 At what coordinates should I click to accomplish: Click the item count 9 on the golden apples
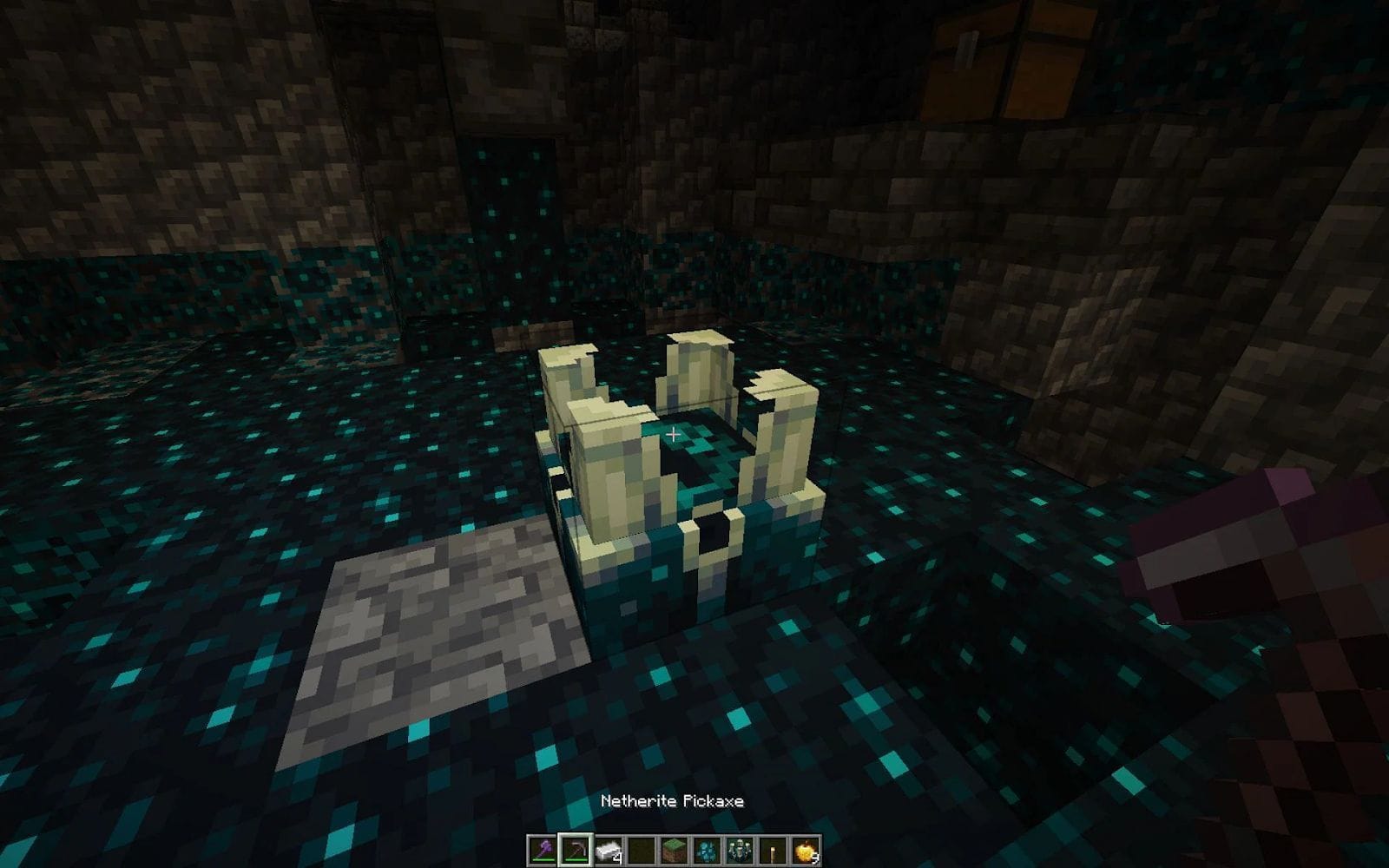click(815, 859)
